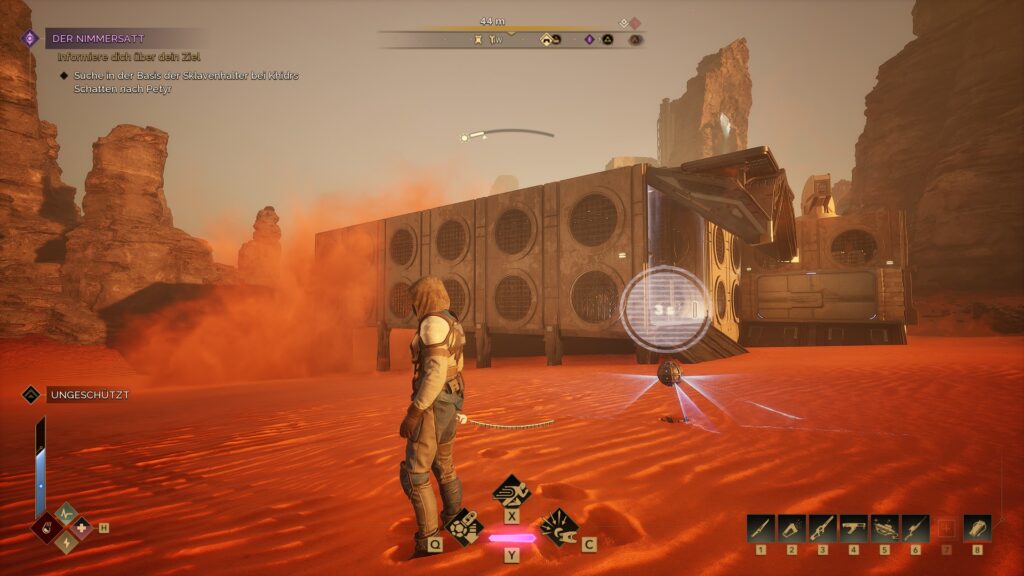Select the device in hotbar slot 5
The image size is (1024, 576).
tap(884, 528)
